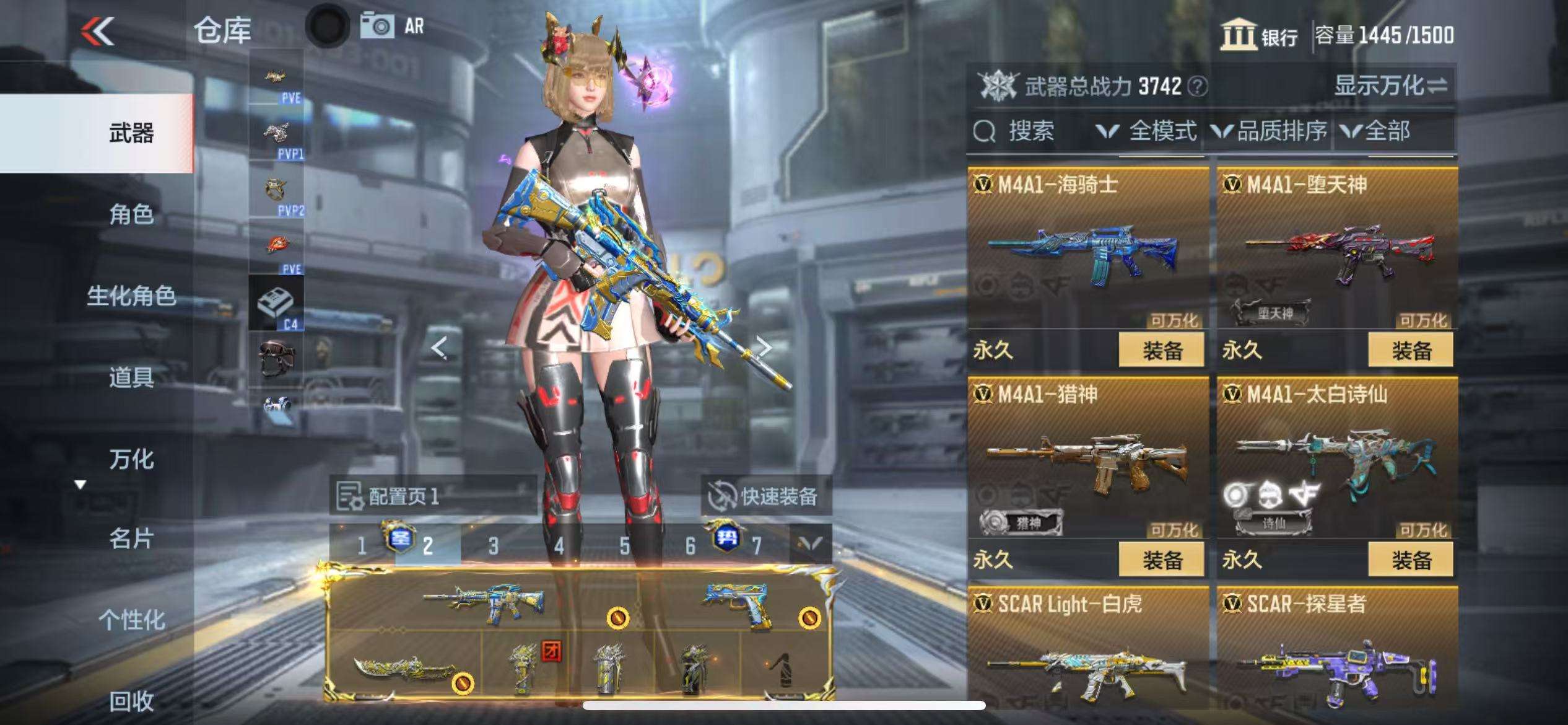1568x725 pixels.
Task: Open the 万化 section
Action: [131, 459]
